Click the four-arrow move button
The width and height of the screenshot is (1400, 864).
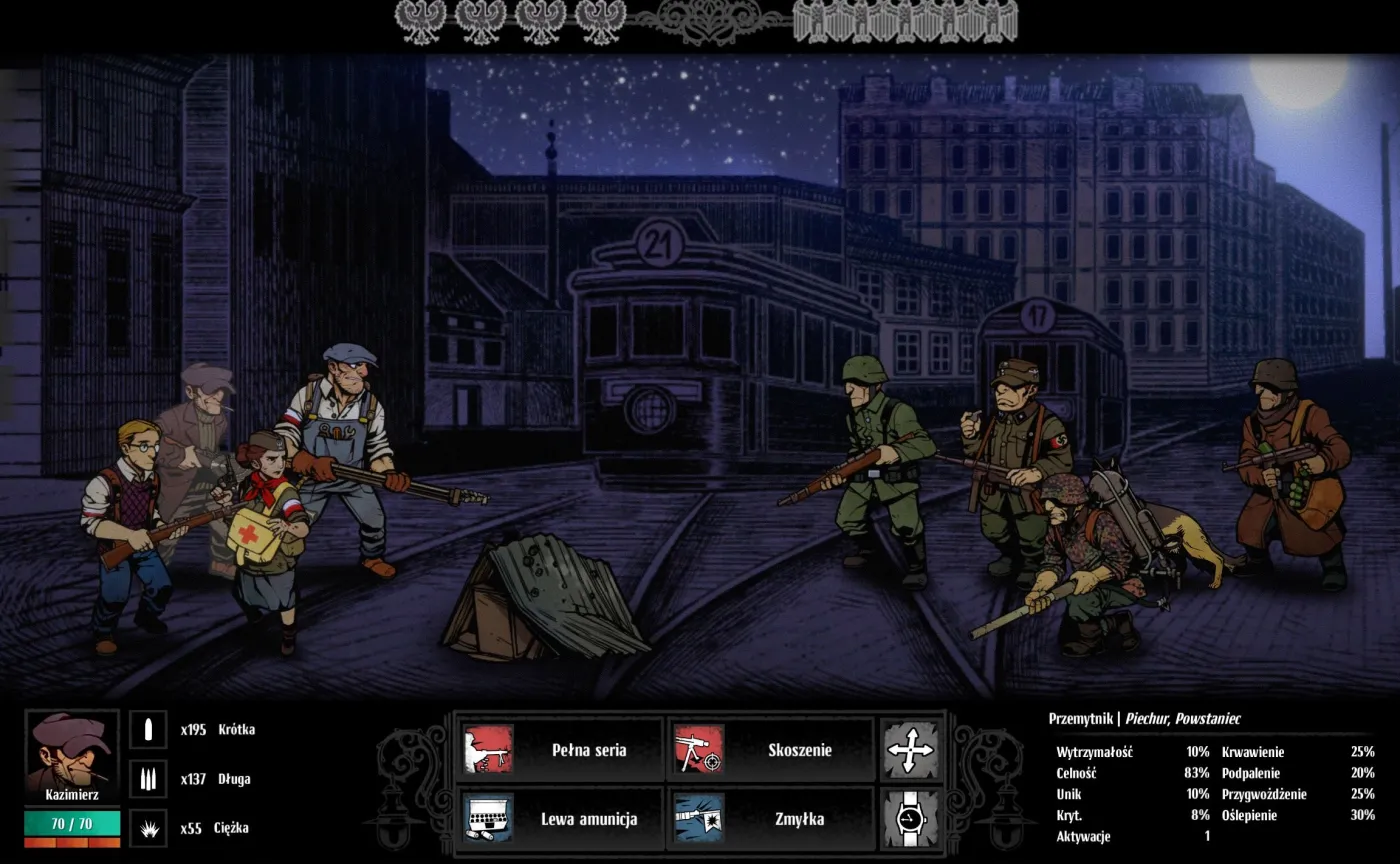coord(910,750)
